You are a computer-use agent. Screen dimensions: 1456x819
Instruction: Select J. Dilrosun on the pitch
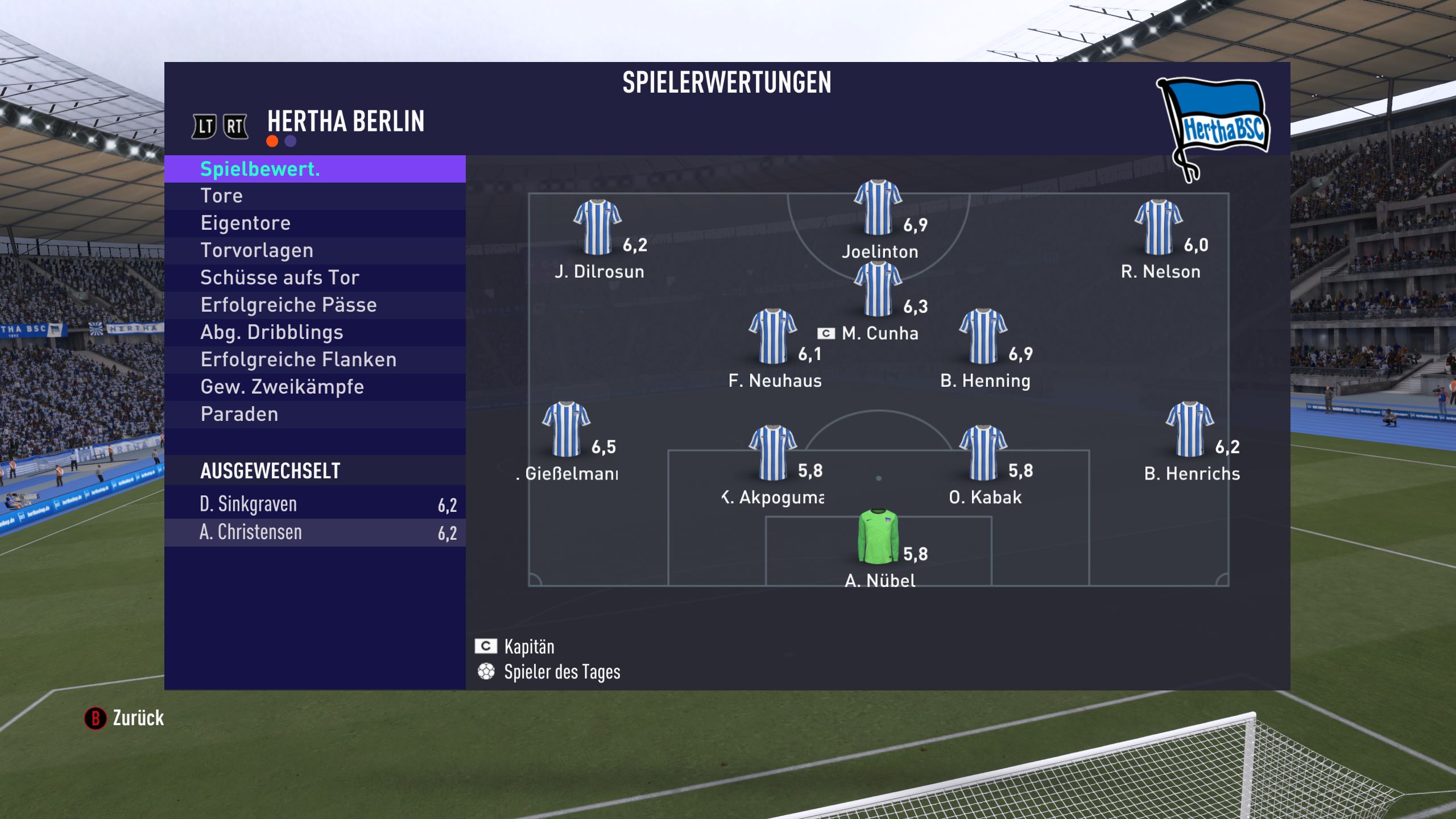click(x=597, y=227)
